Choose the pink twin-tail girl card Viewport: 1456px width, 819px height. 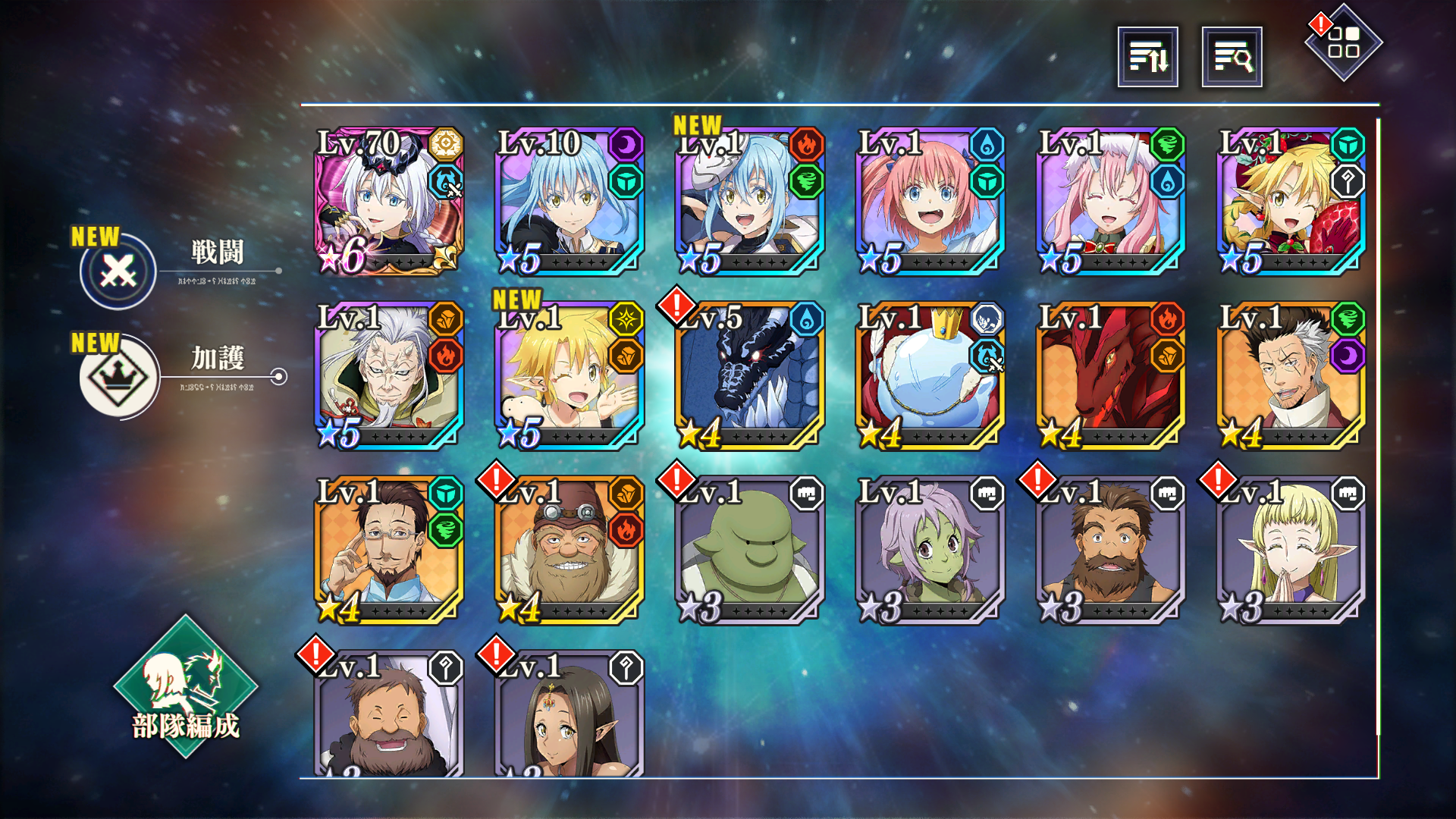click(x=930, y=202)
